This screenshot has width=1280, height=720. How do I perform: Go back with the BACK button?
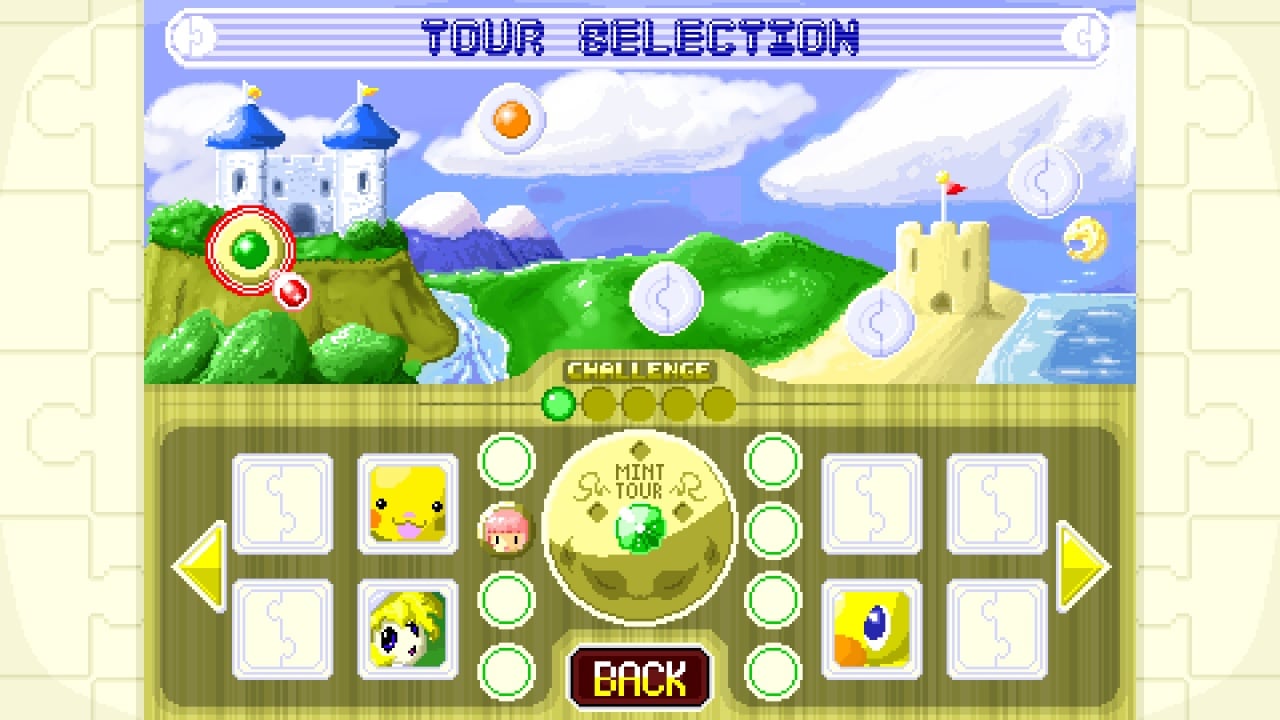pyautogui.click(x=640, y=678)
